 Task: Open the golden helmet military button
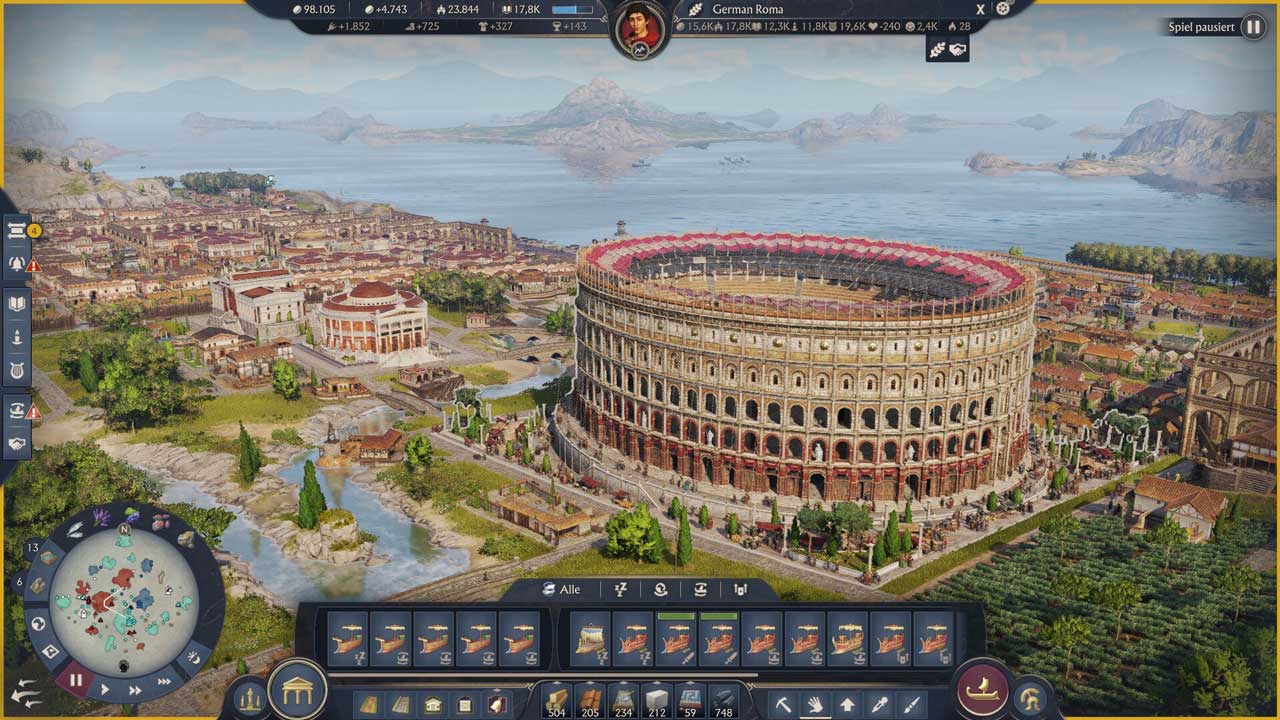1029,698
